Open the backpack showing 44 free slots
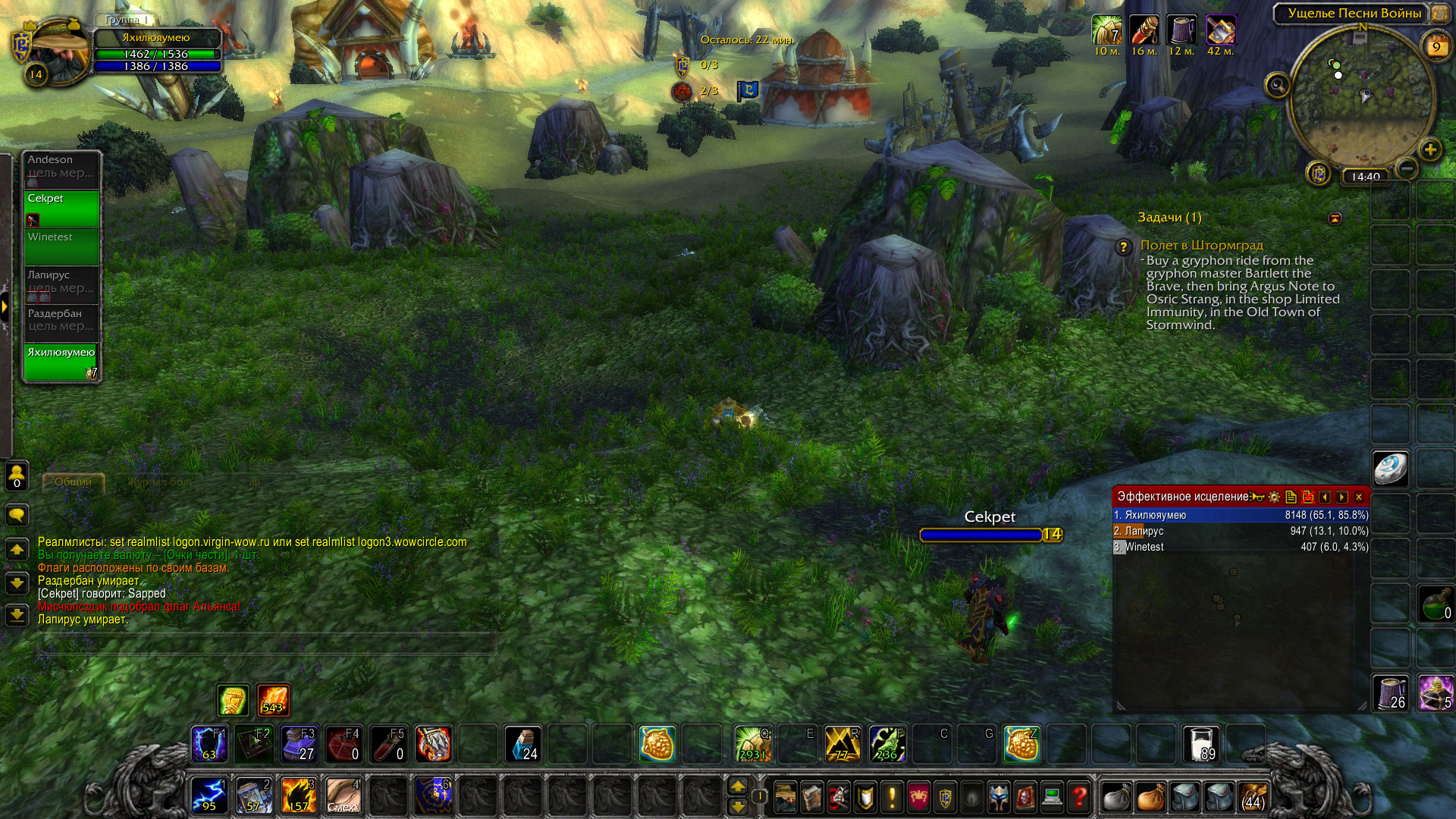The image size is (1456, 819). click(1254, 797)
